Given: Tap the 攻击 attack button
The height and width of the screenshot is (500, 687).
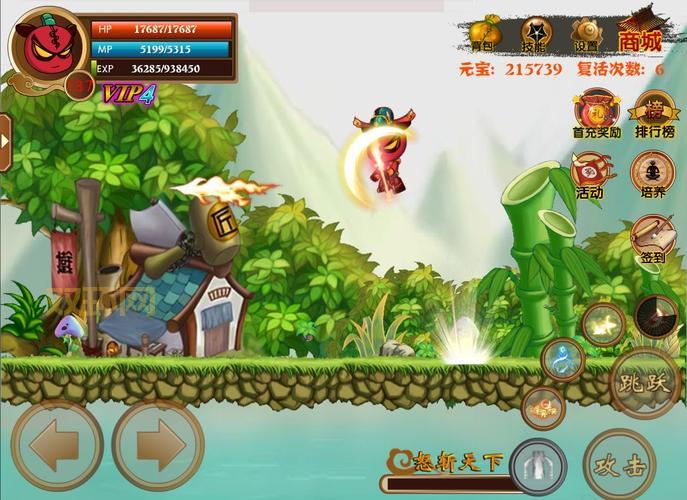Looking at the screenshot, I should pos(621,464).
